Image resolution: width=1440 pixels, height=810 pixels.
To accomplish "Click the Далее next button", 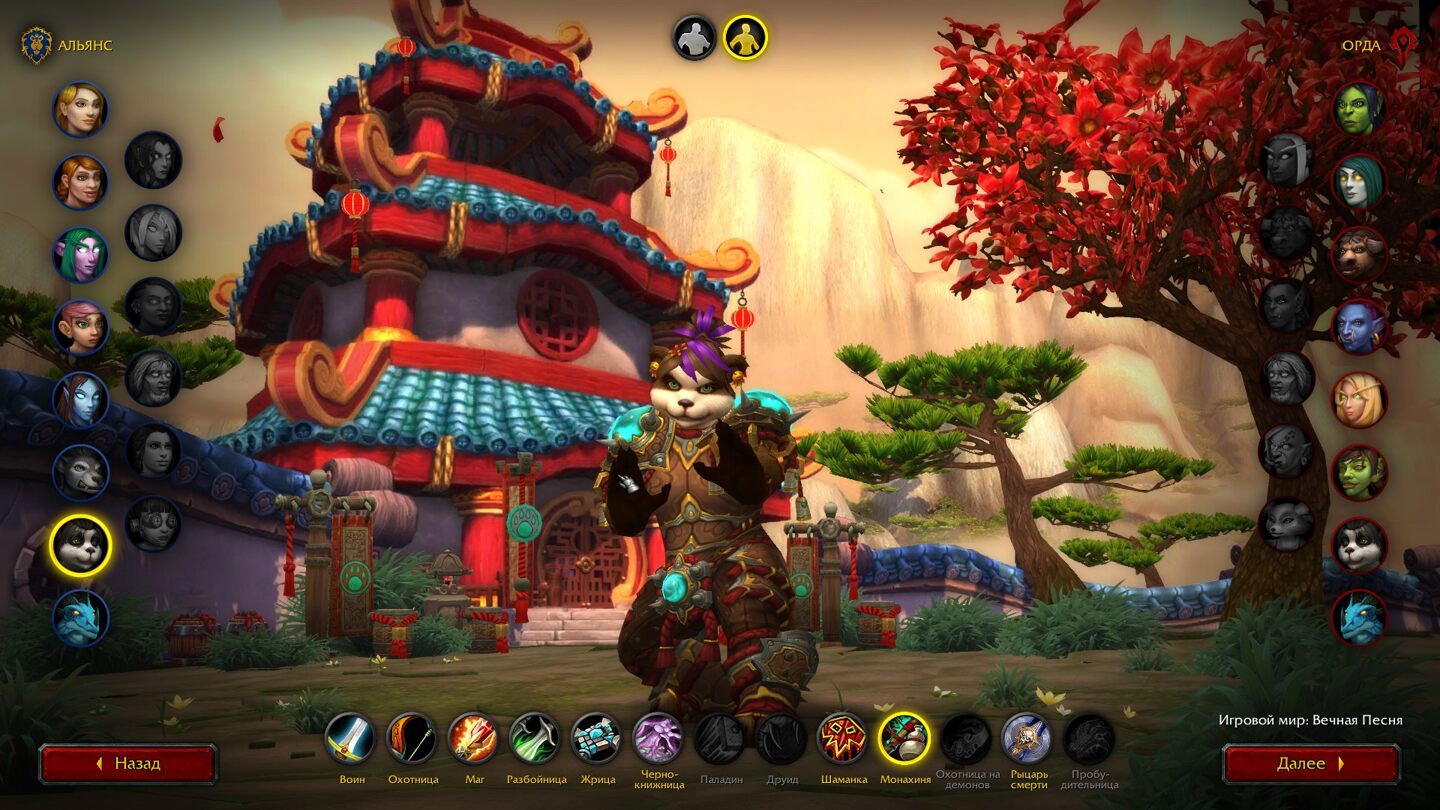I will click(x=1311, y=764).
